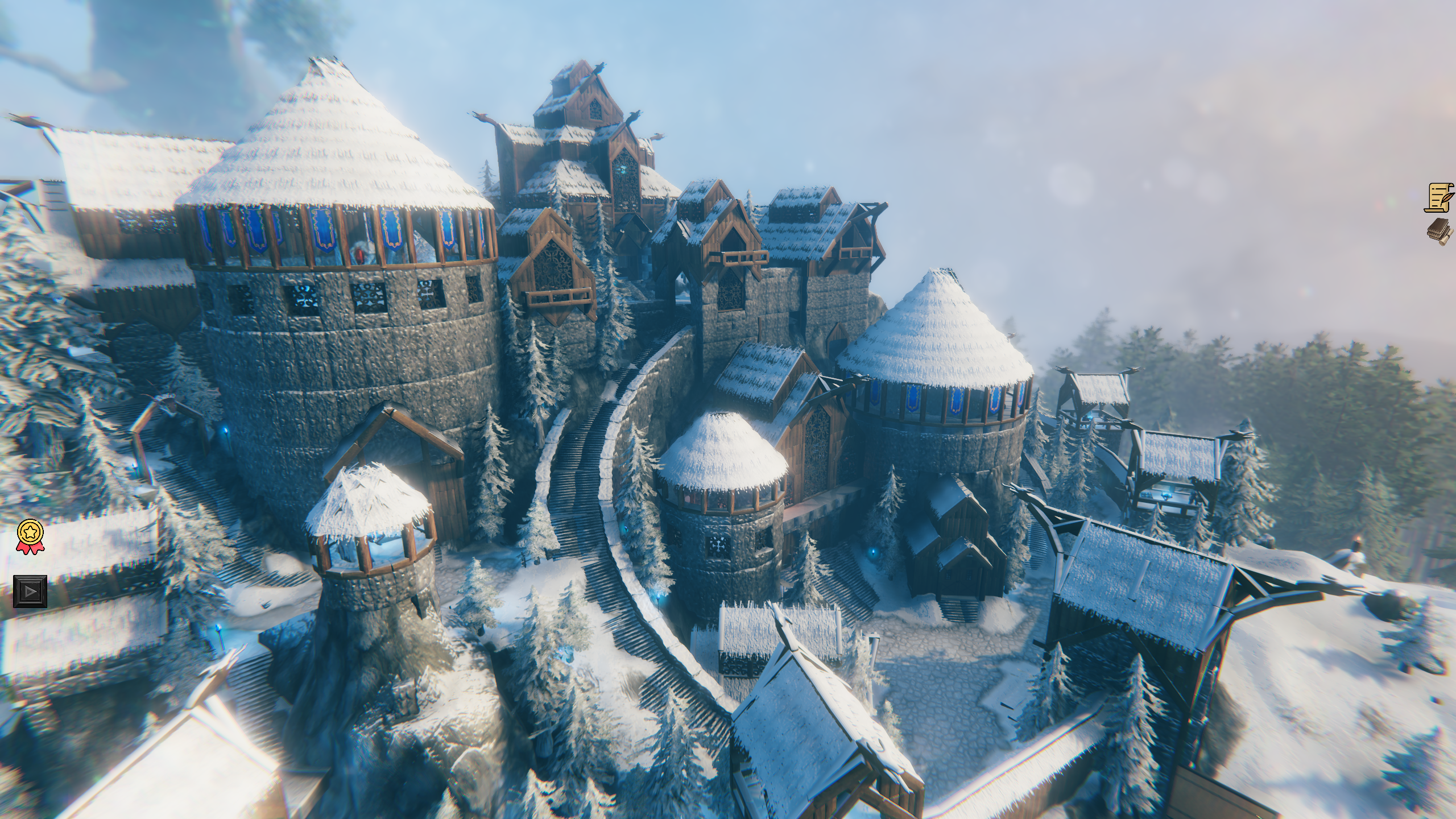
Task: Click the stacked books and scroll icon
Action: pos(1440,231)
